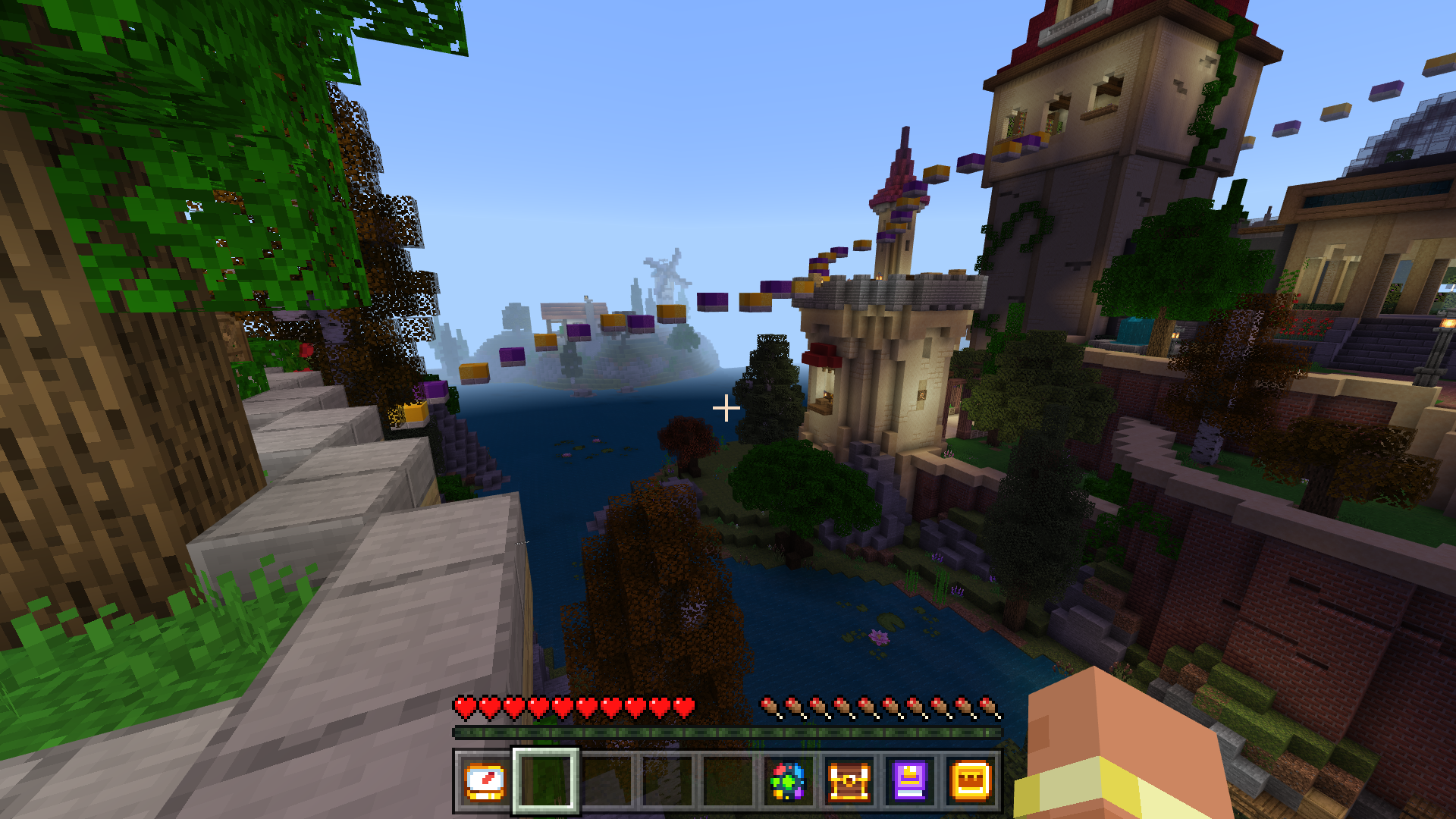Choose the treasure chest hotbar slot
Screen dimensions: 1456x819
849,781
